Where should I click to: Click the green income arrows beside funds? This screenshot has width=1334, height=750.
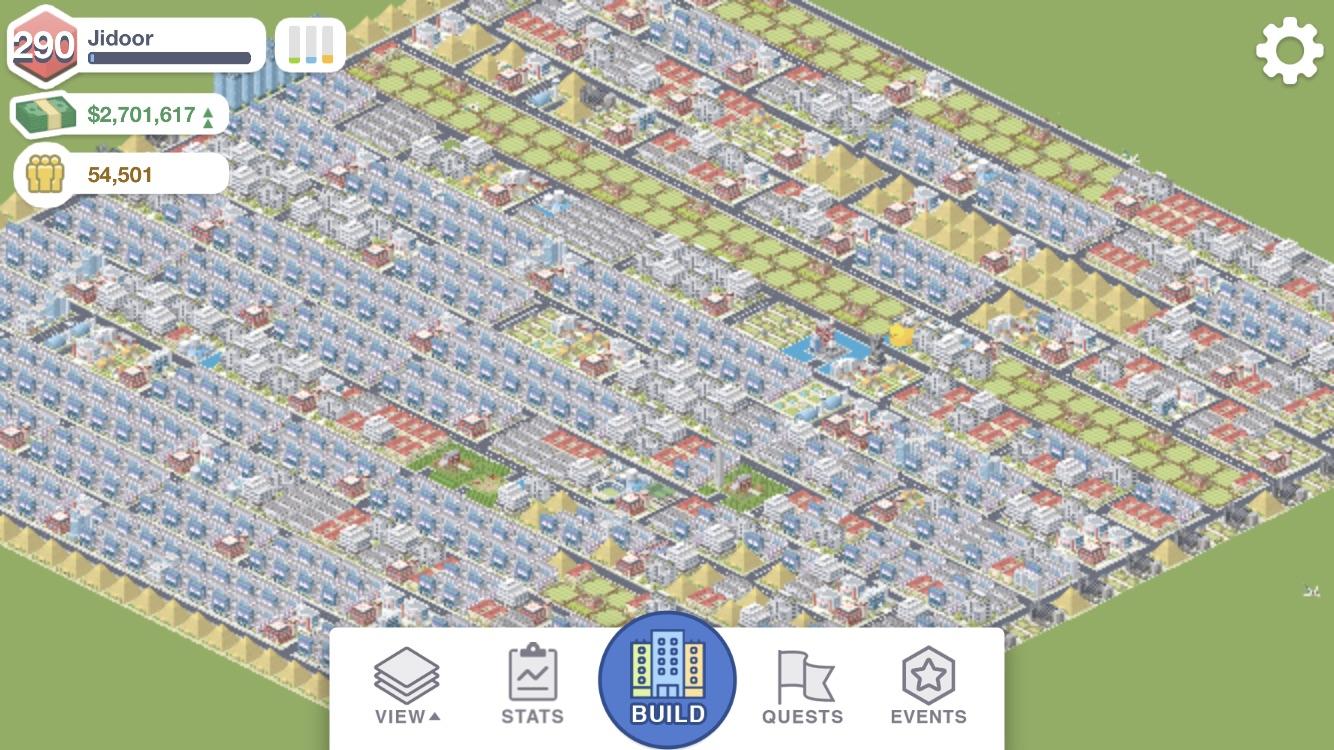point(209,113)
